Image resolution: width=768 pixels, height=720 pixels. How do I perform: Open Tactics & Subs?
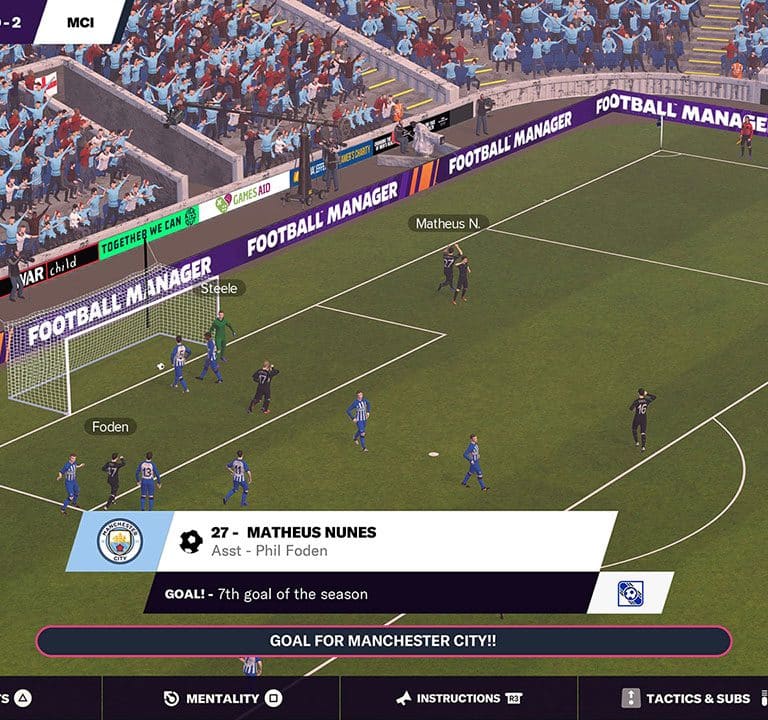click(686, 698)
